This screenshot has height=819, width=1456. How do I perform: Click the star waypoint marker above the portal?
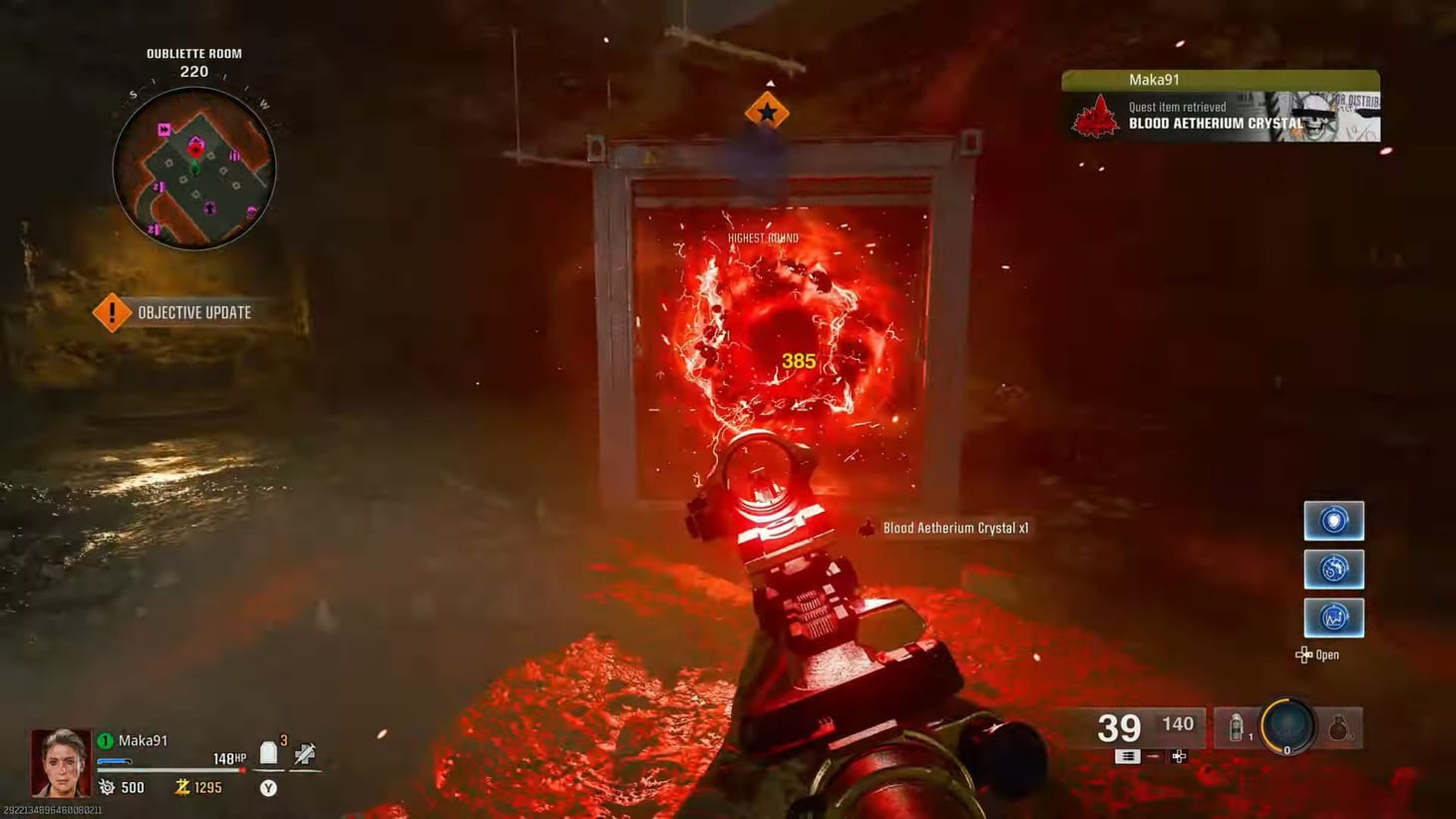point(766,110)
